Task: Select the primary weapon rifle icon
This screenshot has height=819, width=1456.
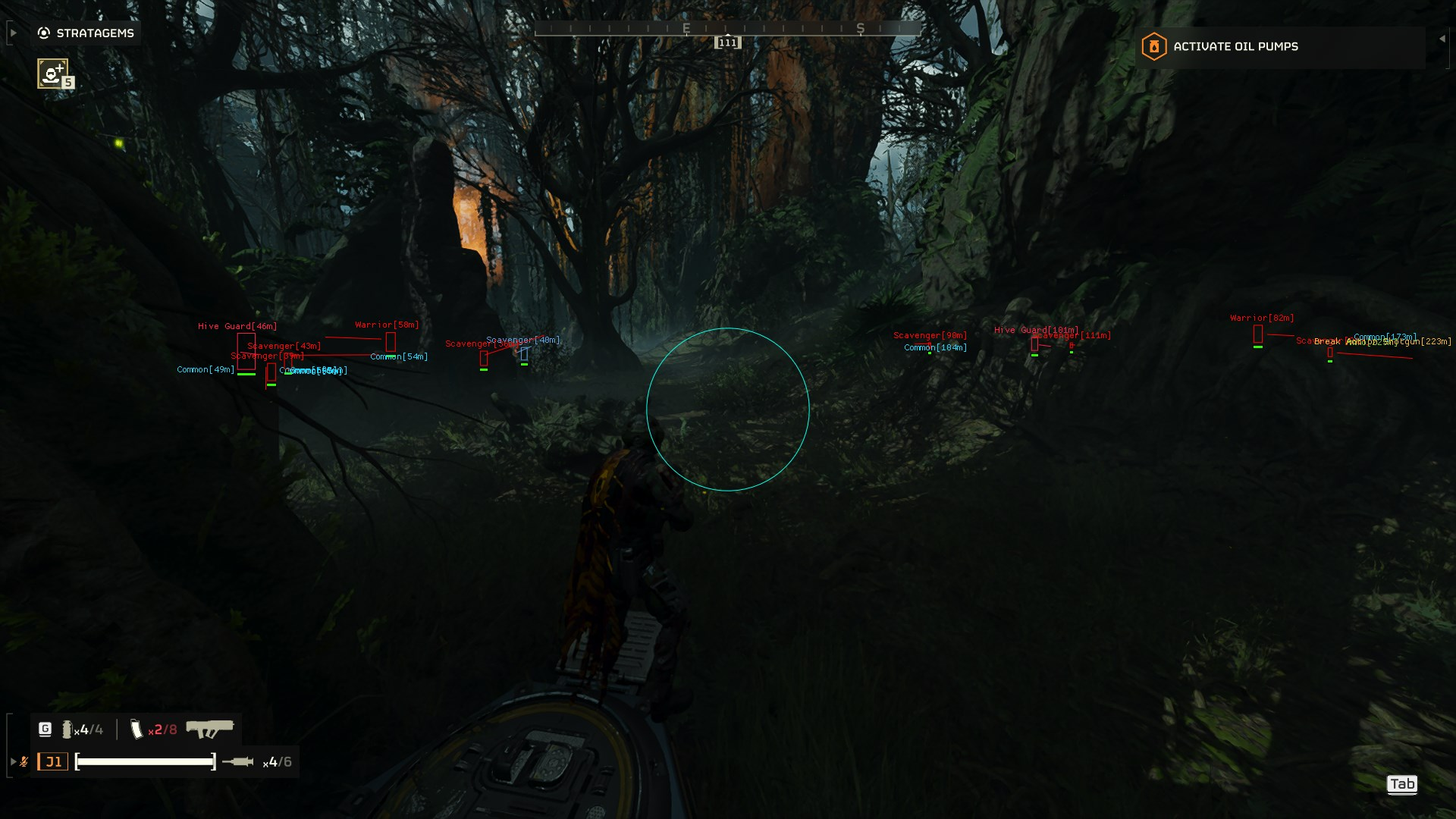Action: (x=210, y=729)
